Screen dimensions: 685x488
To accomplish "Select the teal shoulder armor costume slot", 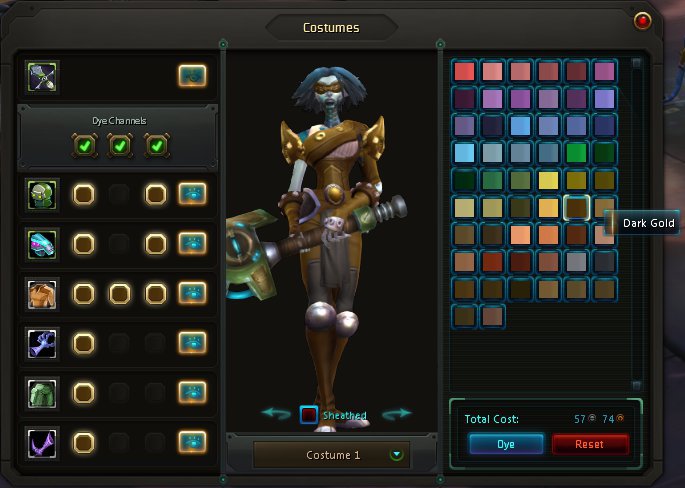I will pyautogui.click(x=43, y=243).
